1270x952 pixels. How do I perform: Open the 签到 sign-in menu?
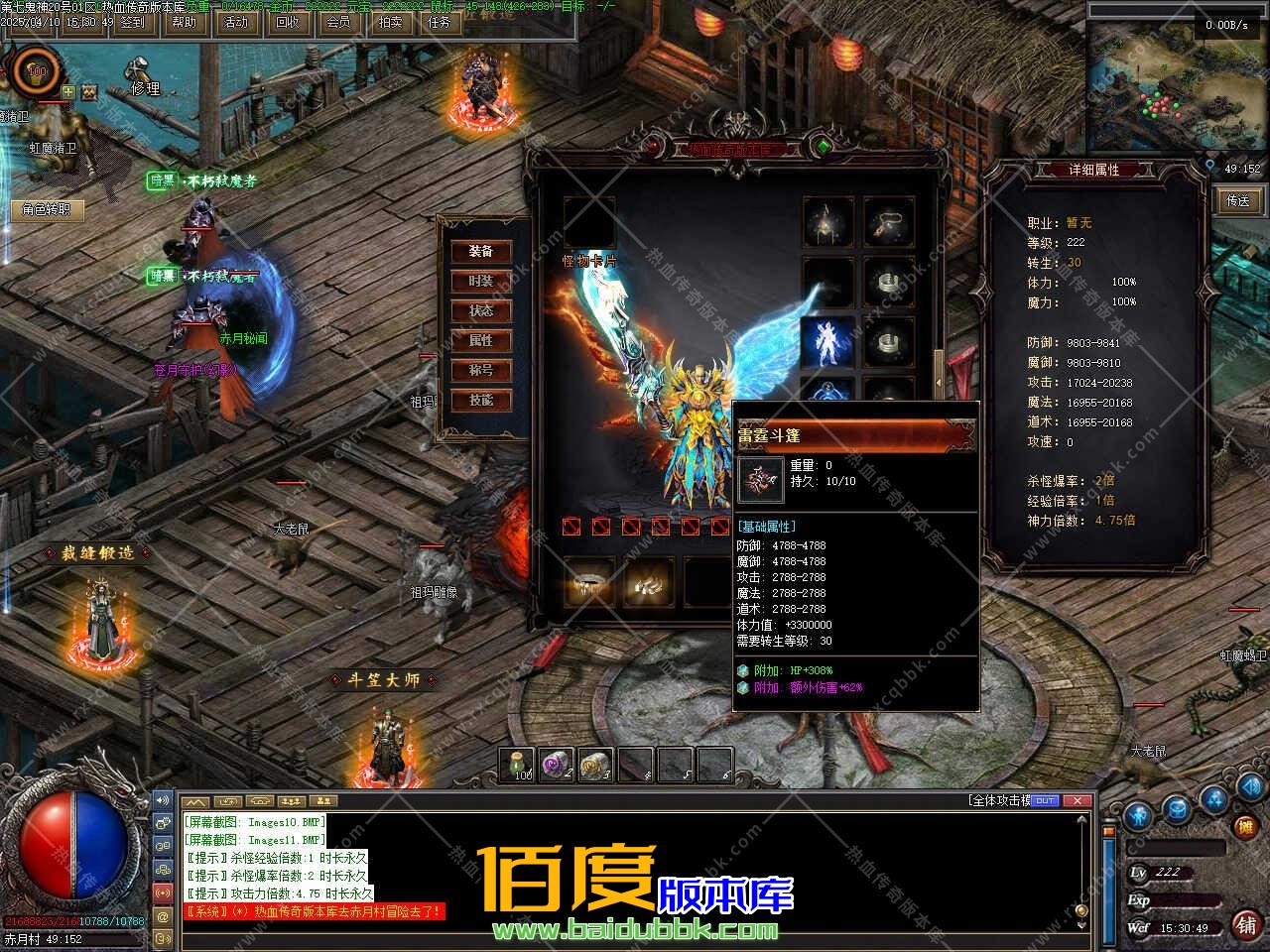132,22
